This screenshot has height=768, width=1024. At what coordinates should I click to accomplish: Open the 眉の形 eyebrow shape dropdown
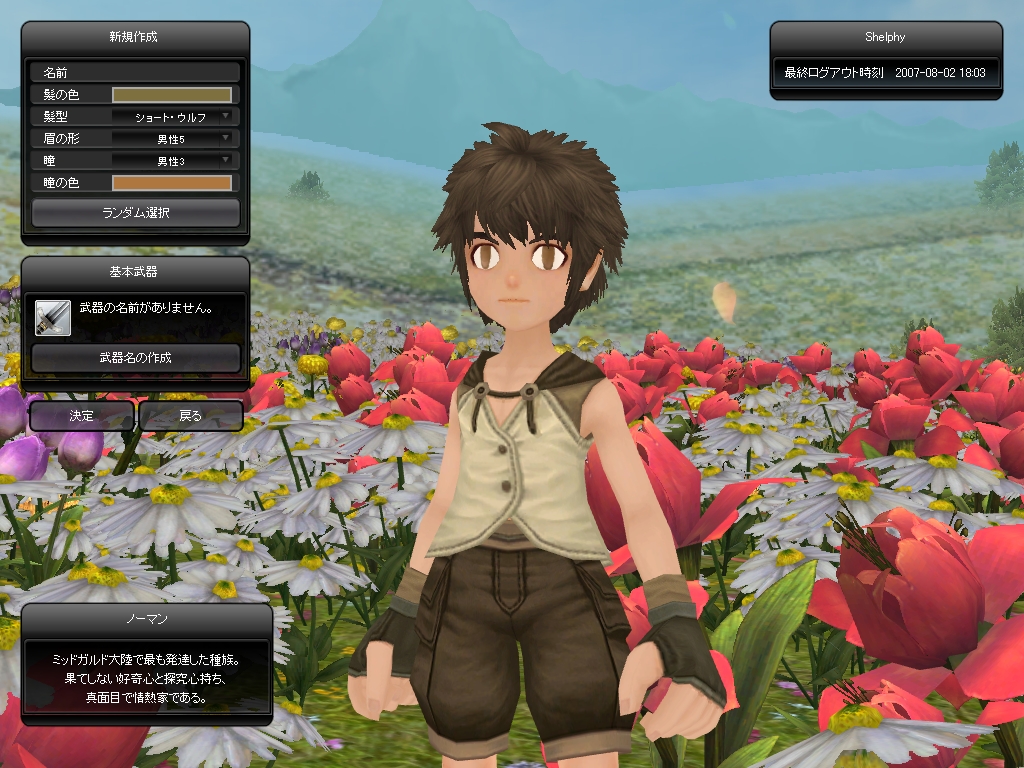[x=172, y=139]
